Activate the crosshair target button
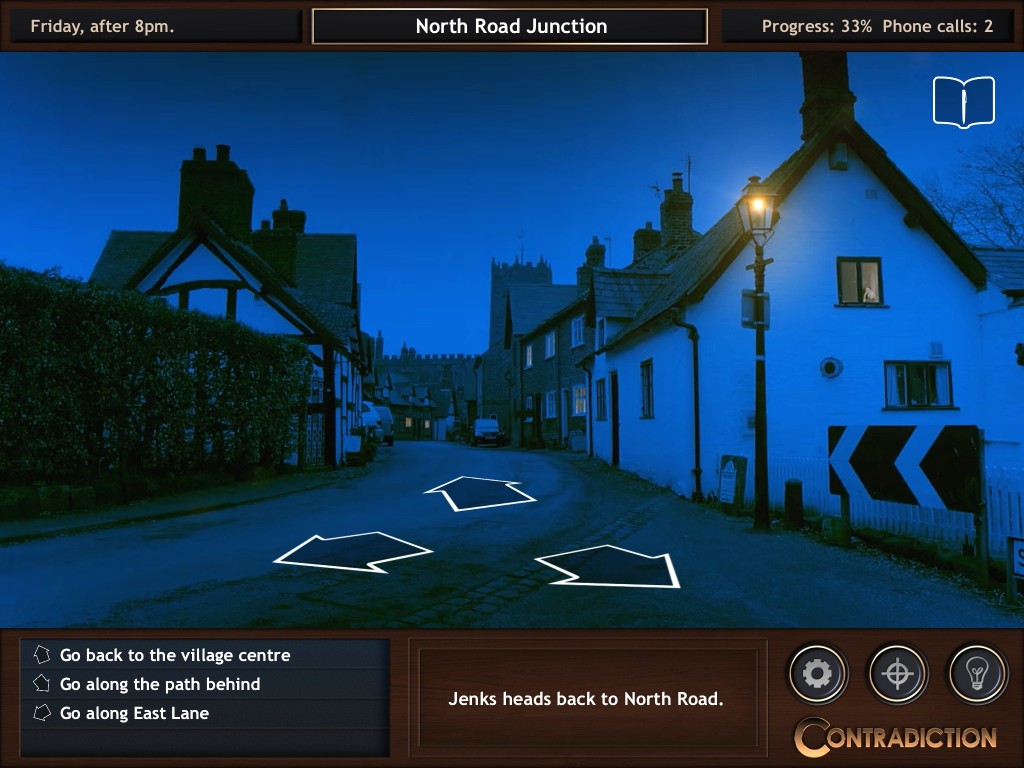Viewport: 1024px width, 768px height. 898,674
